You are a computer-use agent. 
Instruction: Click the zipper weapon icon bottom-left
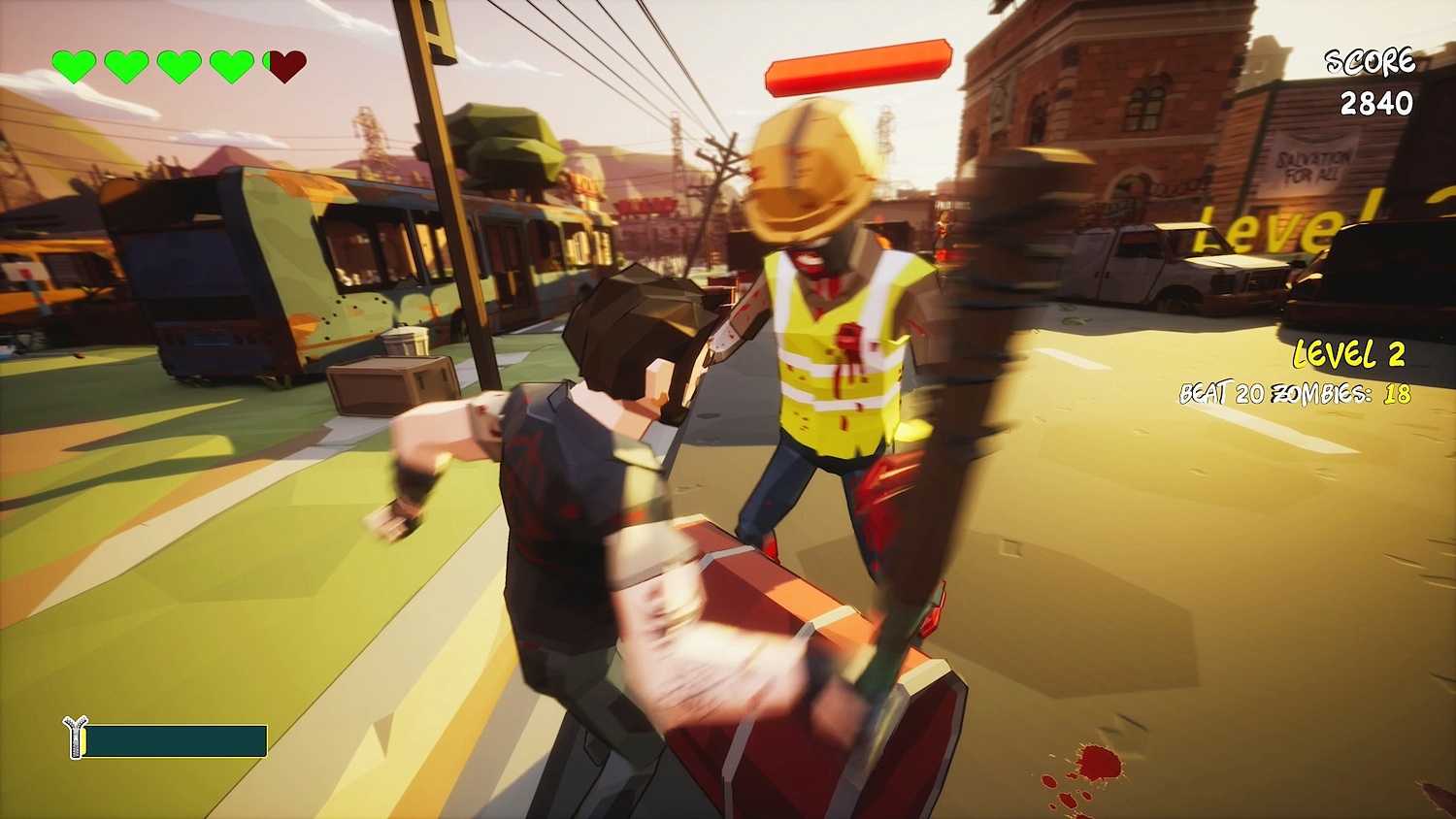[76, 736]
